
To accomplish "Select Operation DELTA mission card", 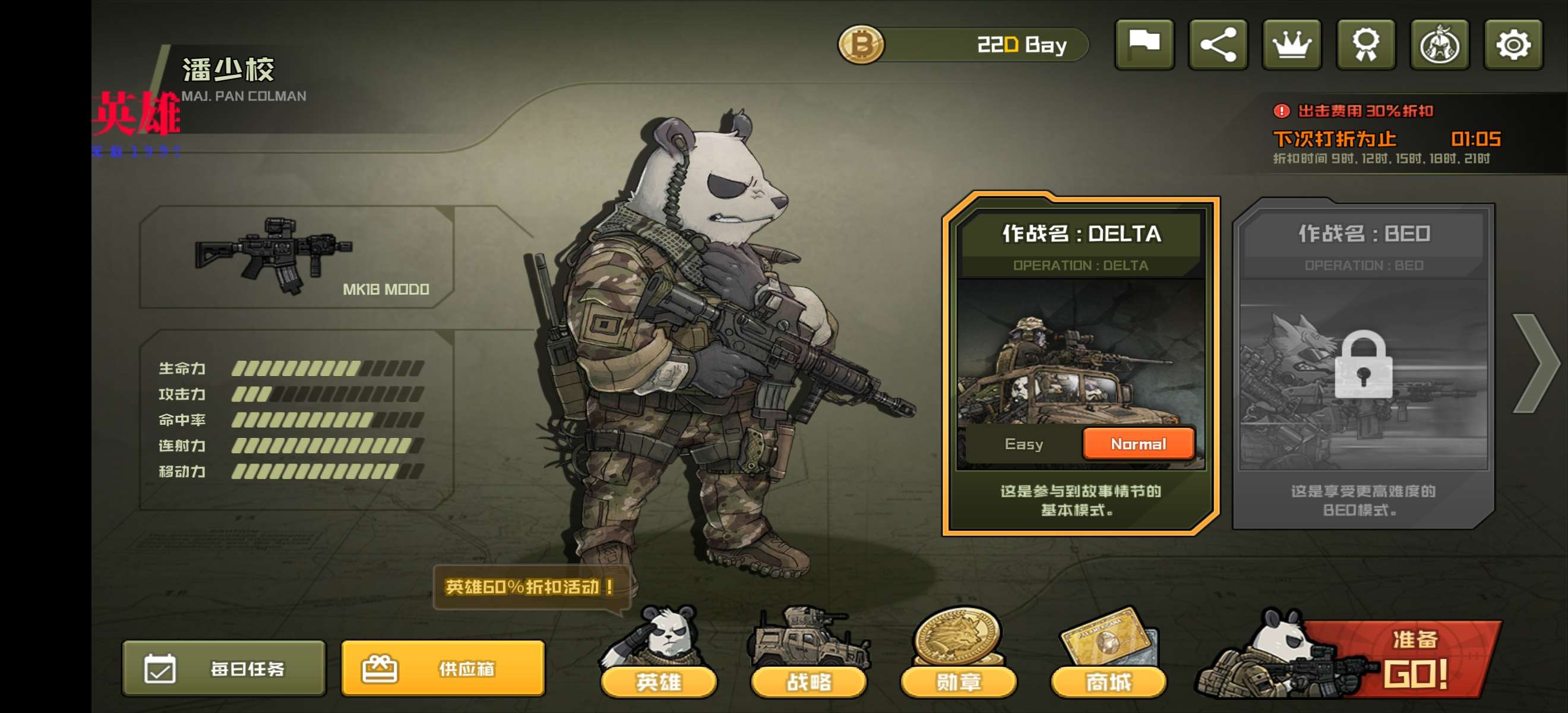I will (1080, 353).
